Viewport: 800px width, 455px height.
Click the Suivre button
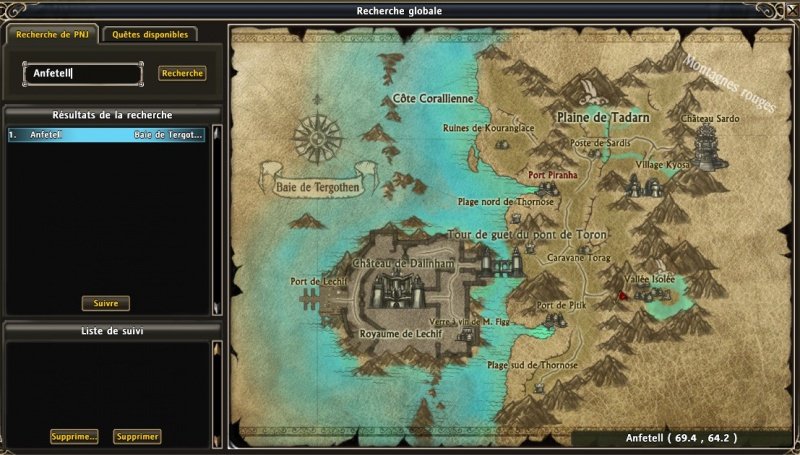click(105, 303)
